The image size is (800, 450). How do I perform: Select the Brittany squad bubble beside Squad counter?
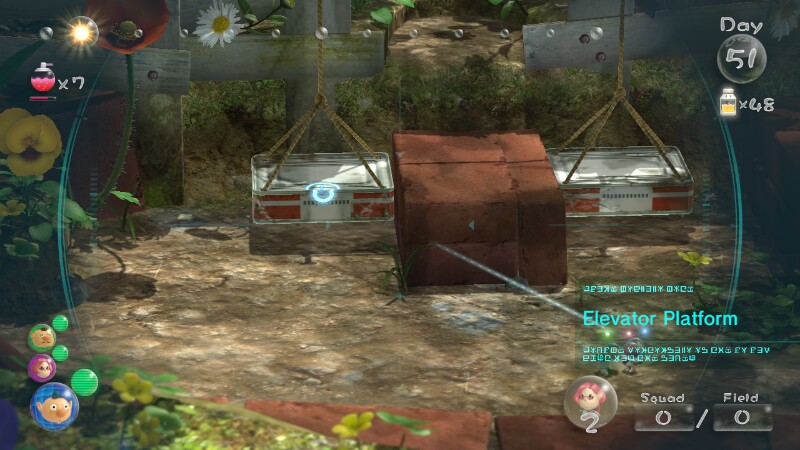tap(589, 403)
